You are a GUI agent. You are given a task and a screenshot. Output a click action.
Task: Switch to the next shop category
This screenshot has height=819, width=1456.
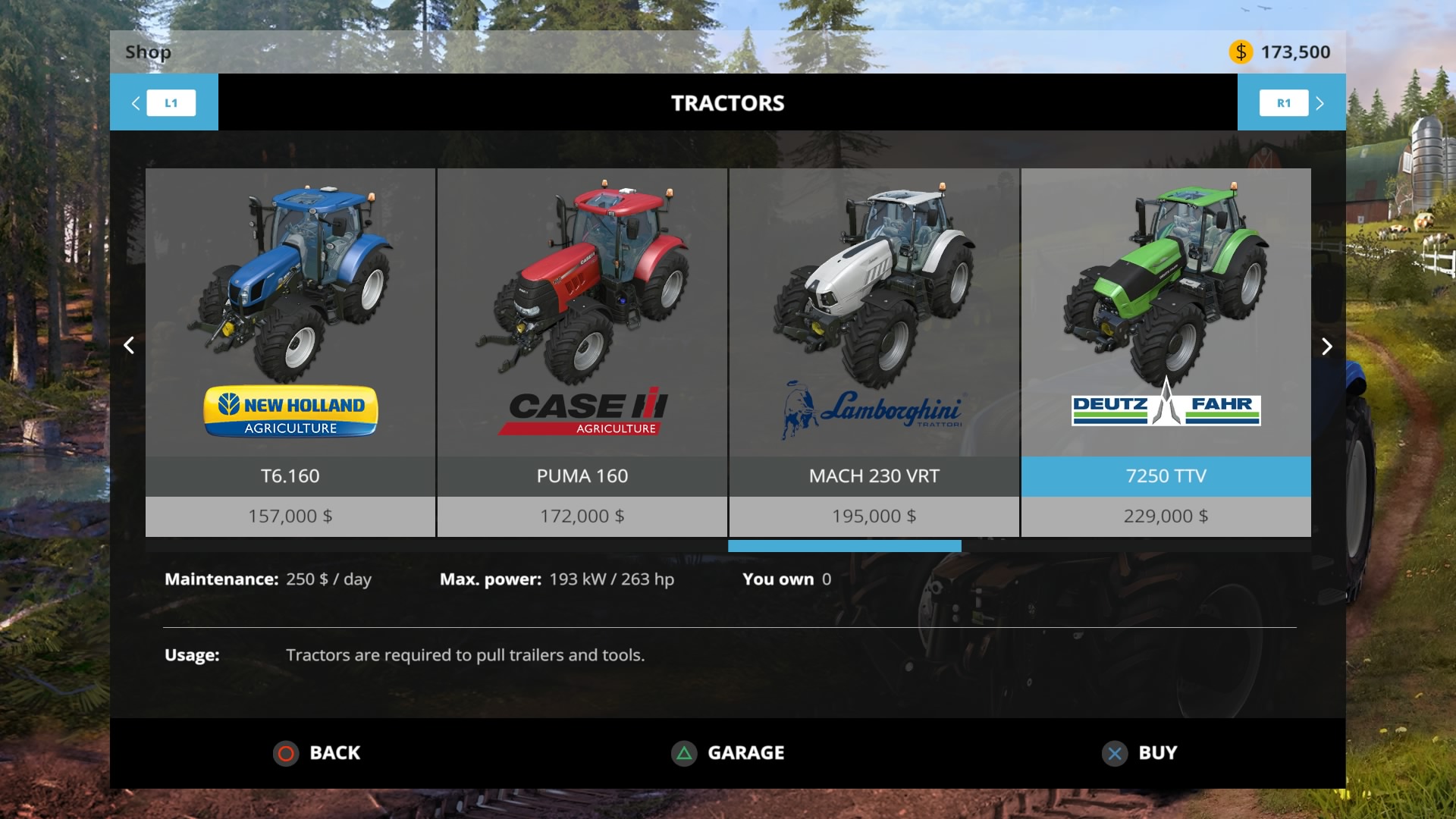(x=1291, y=102)
